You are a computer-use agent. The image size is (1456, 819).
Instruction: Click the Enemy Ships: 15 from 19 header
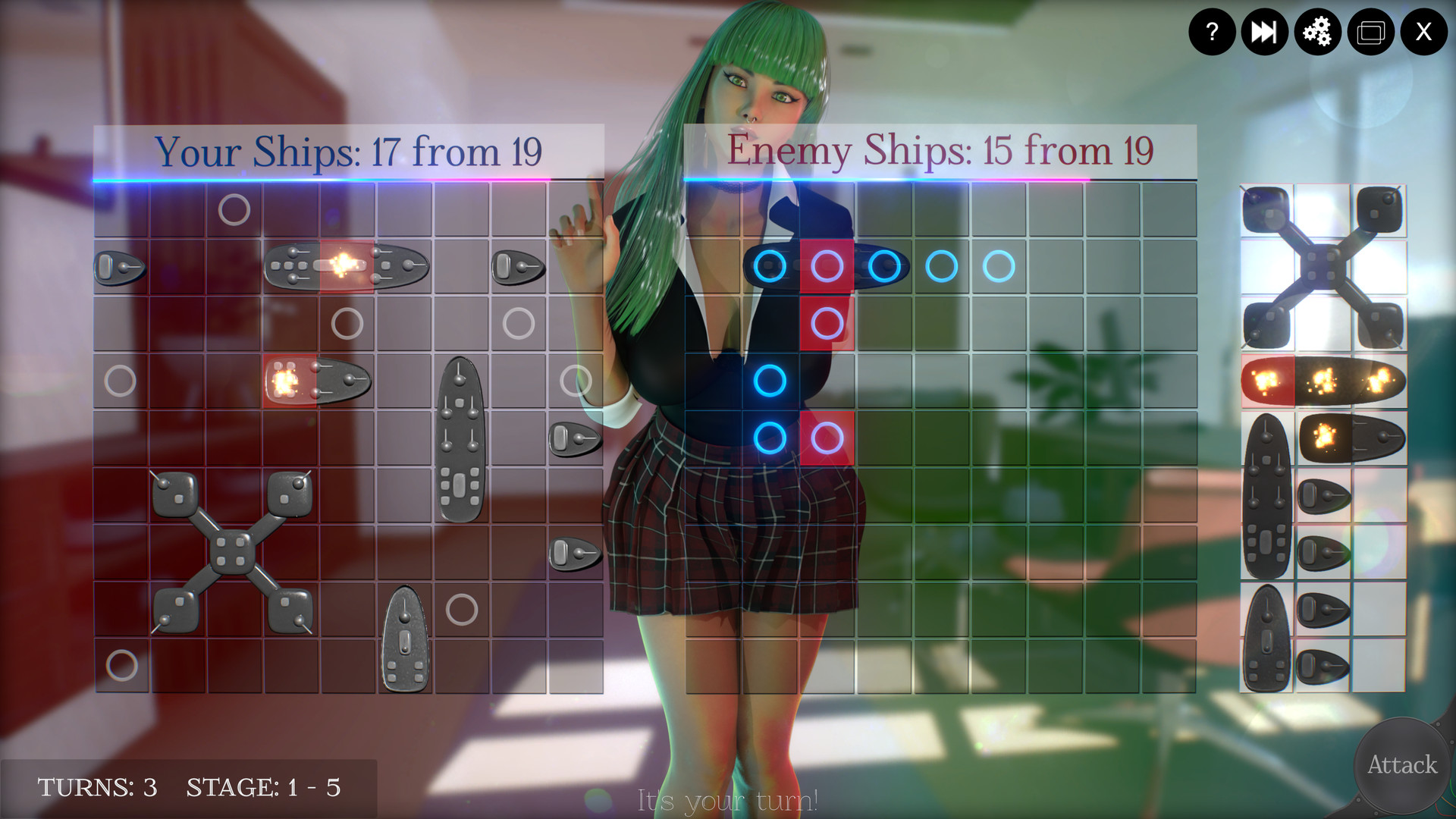coord(940,150)
